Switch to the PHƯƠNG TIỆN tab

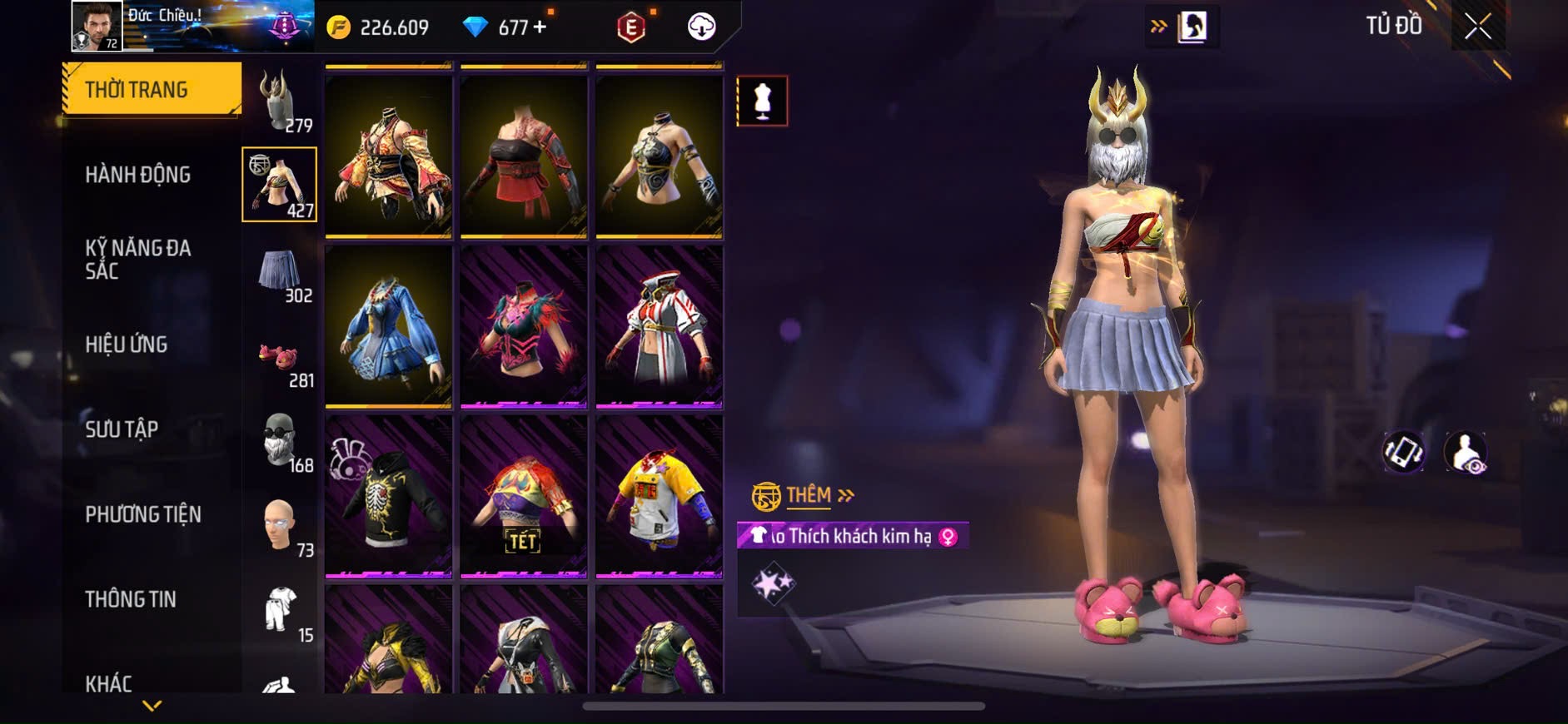coord(143,514)
